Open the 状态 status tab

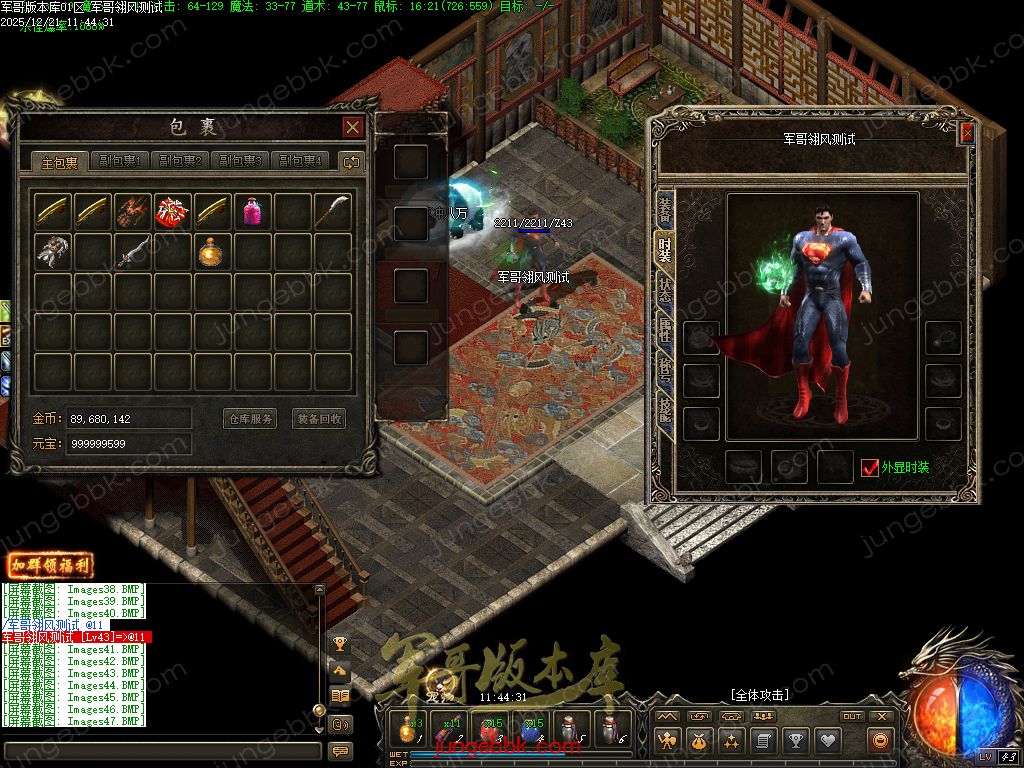coord(664,288)
